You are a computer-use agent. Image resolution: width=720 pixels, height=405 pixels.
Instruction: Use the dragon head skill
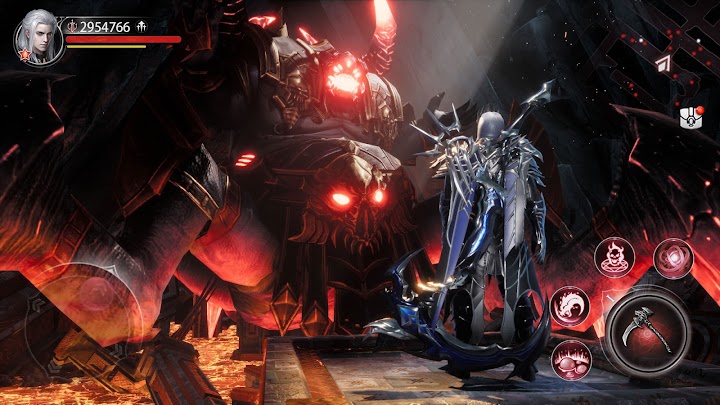click(570, 304)
